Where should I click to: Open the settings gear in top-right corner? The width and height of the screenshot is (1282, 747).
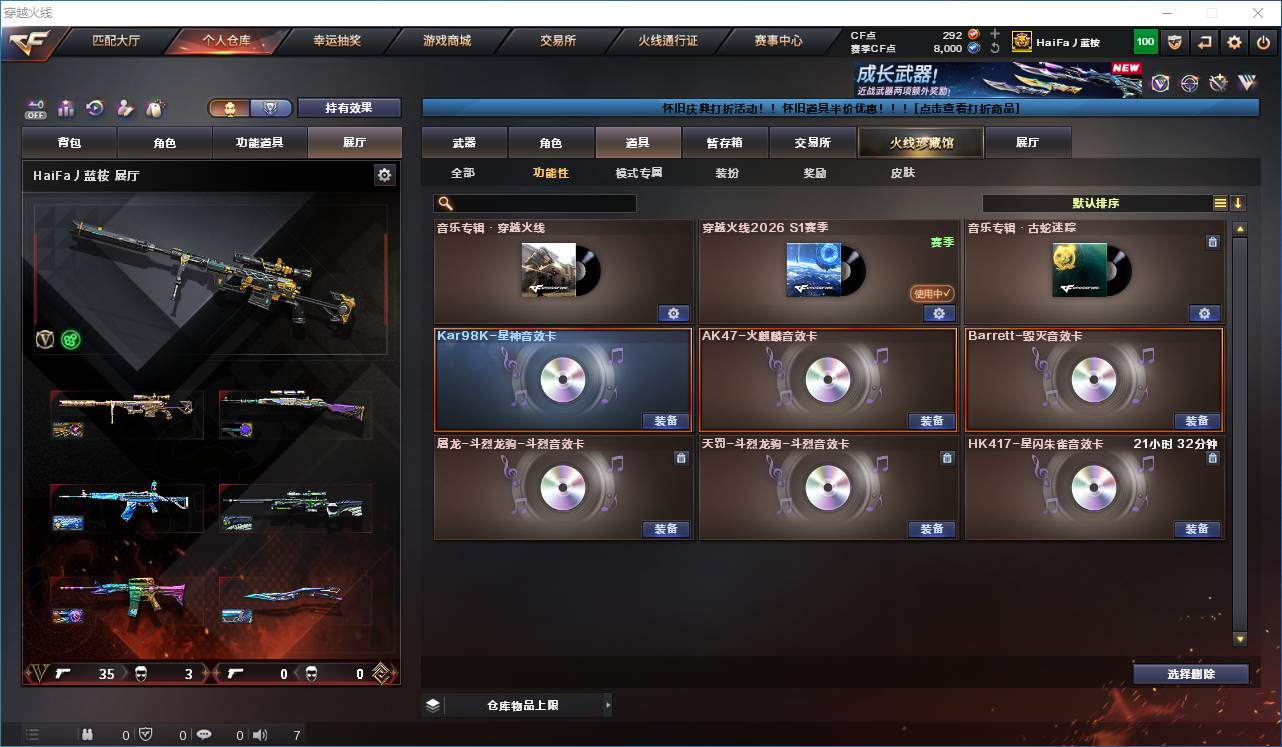[x=1234, y=41]
